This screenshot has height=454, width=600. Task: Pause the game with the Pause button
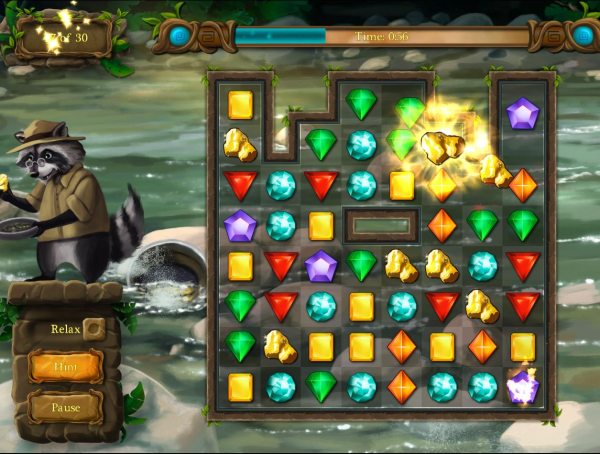click(x=65, y=407)
